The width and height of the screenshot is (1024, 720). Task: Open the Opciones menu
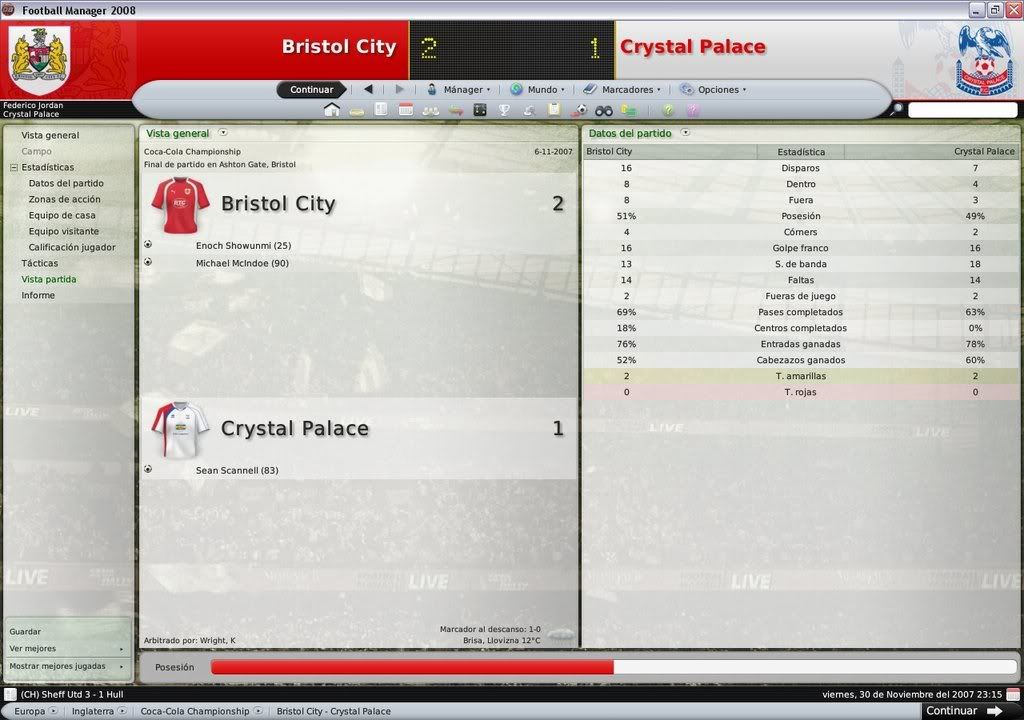[714, 90]
